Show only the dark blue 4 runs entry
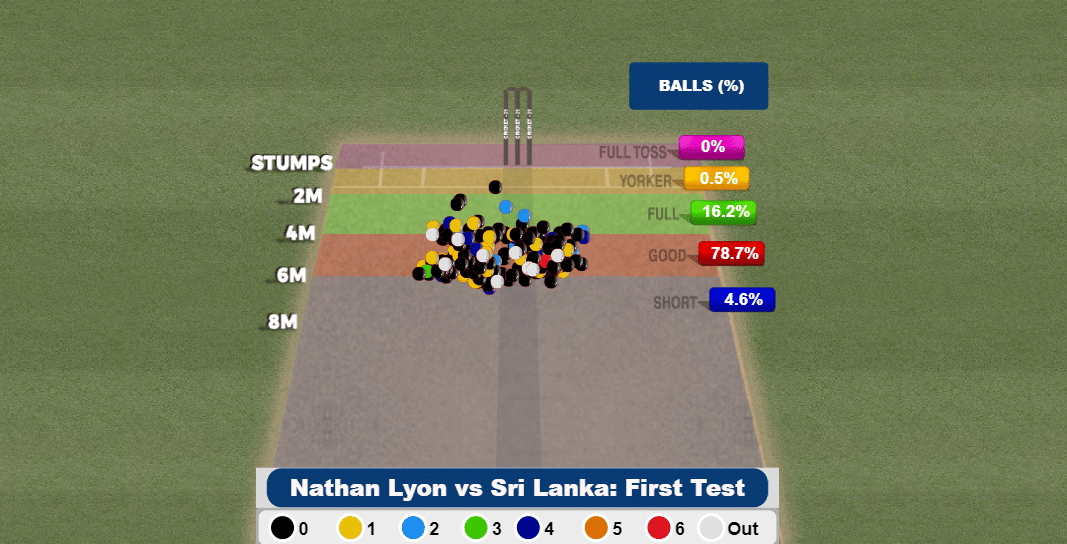The image size is (1067, 544). click(529, 528)
